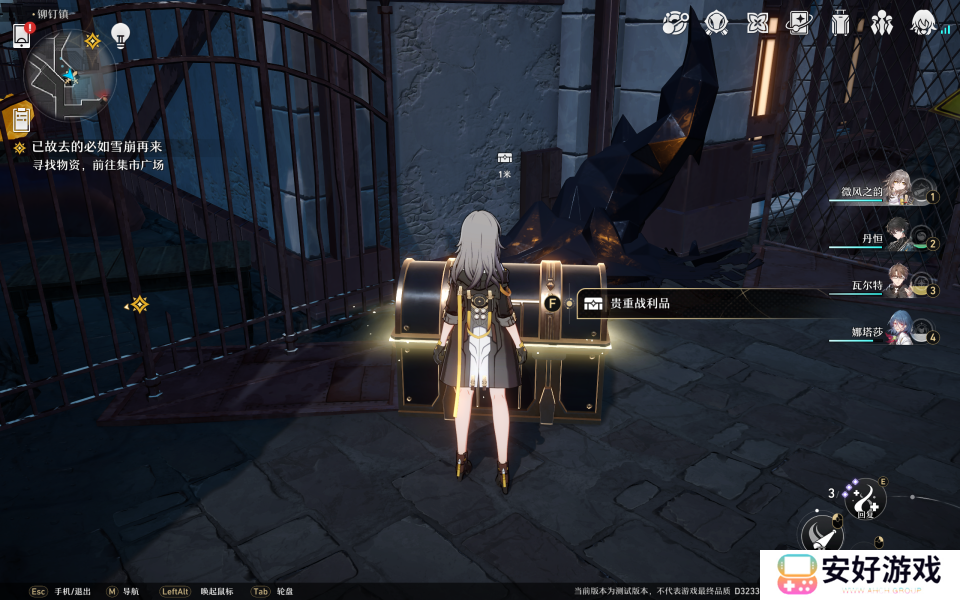This screenshot has height=600, width=960.
Task: Pick up the 贵重战利品 chest prompt
Action: point(640,303)
